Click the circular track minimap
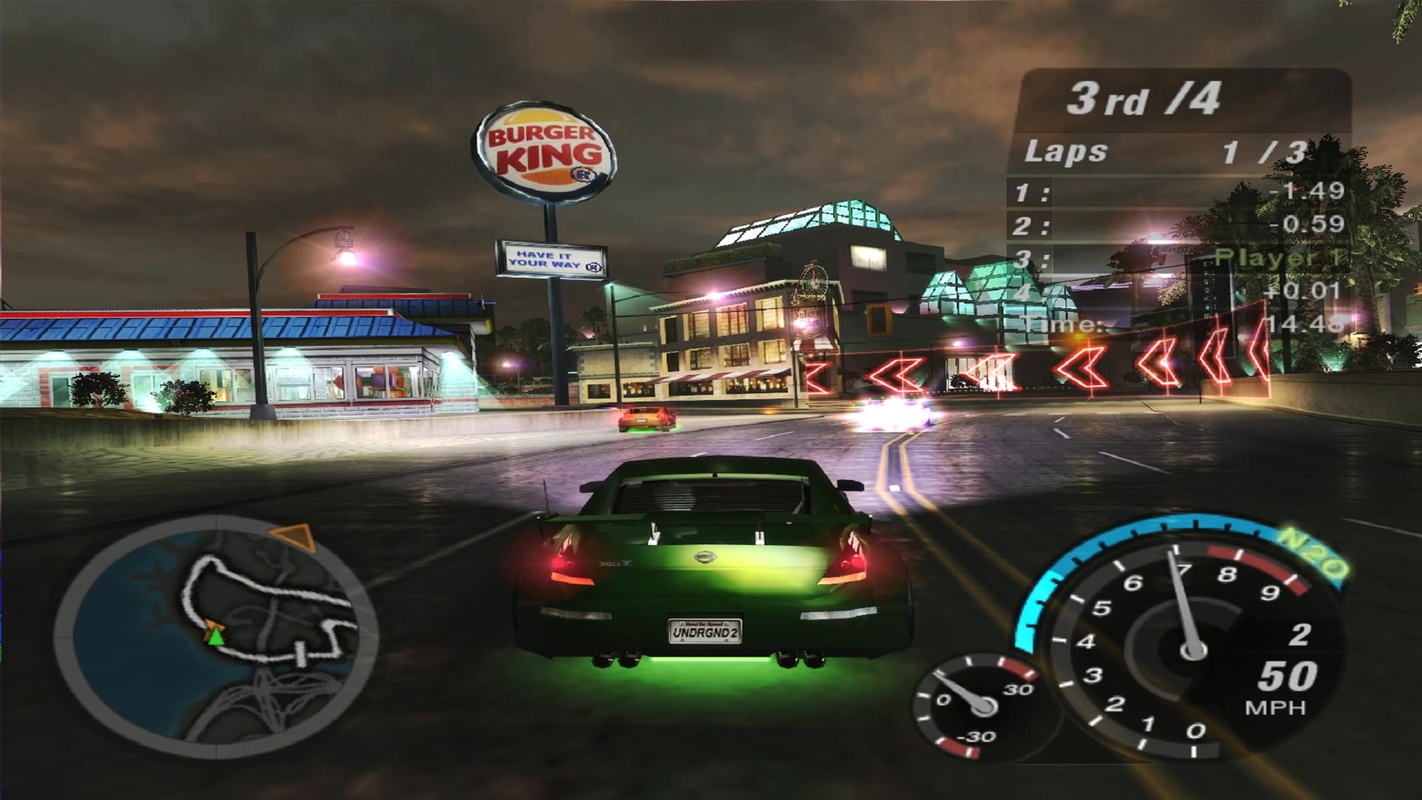The image size is (1422, 800). coord(216,636)
